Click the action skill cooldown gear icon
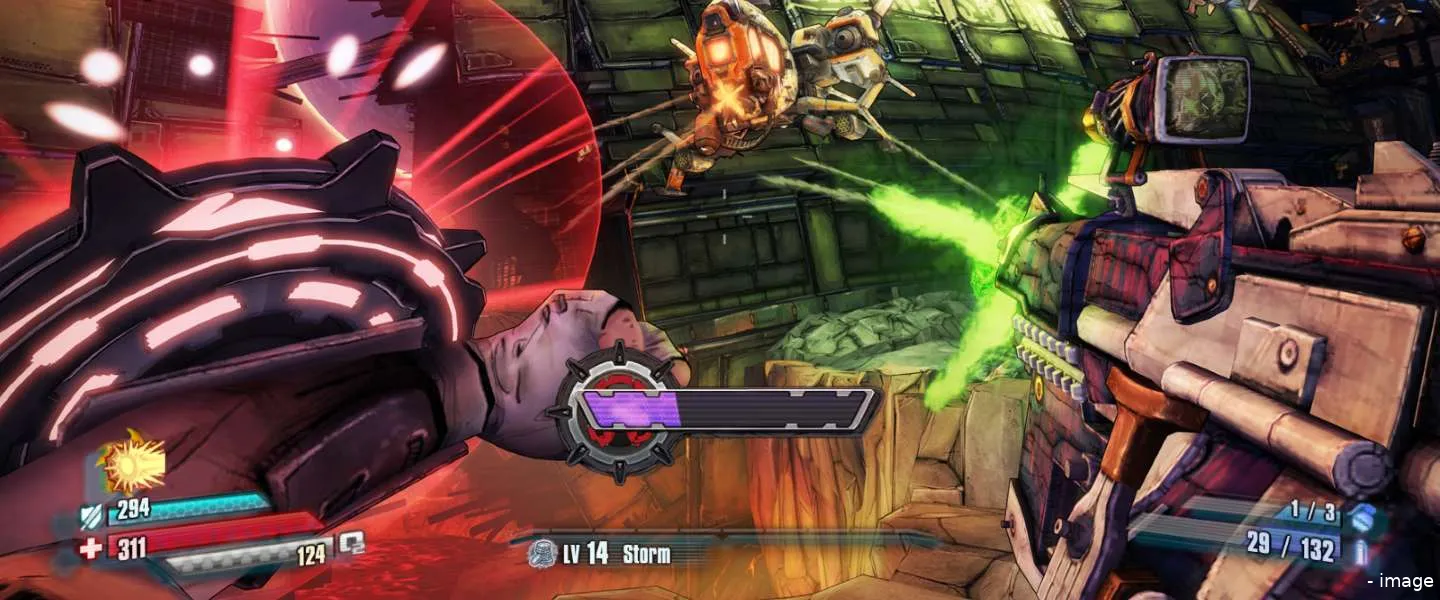This screenshot has width=1440, height=600. (613, 412)
